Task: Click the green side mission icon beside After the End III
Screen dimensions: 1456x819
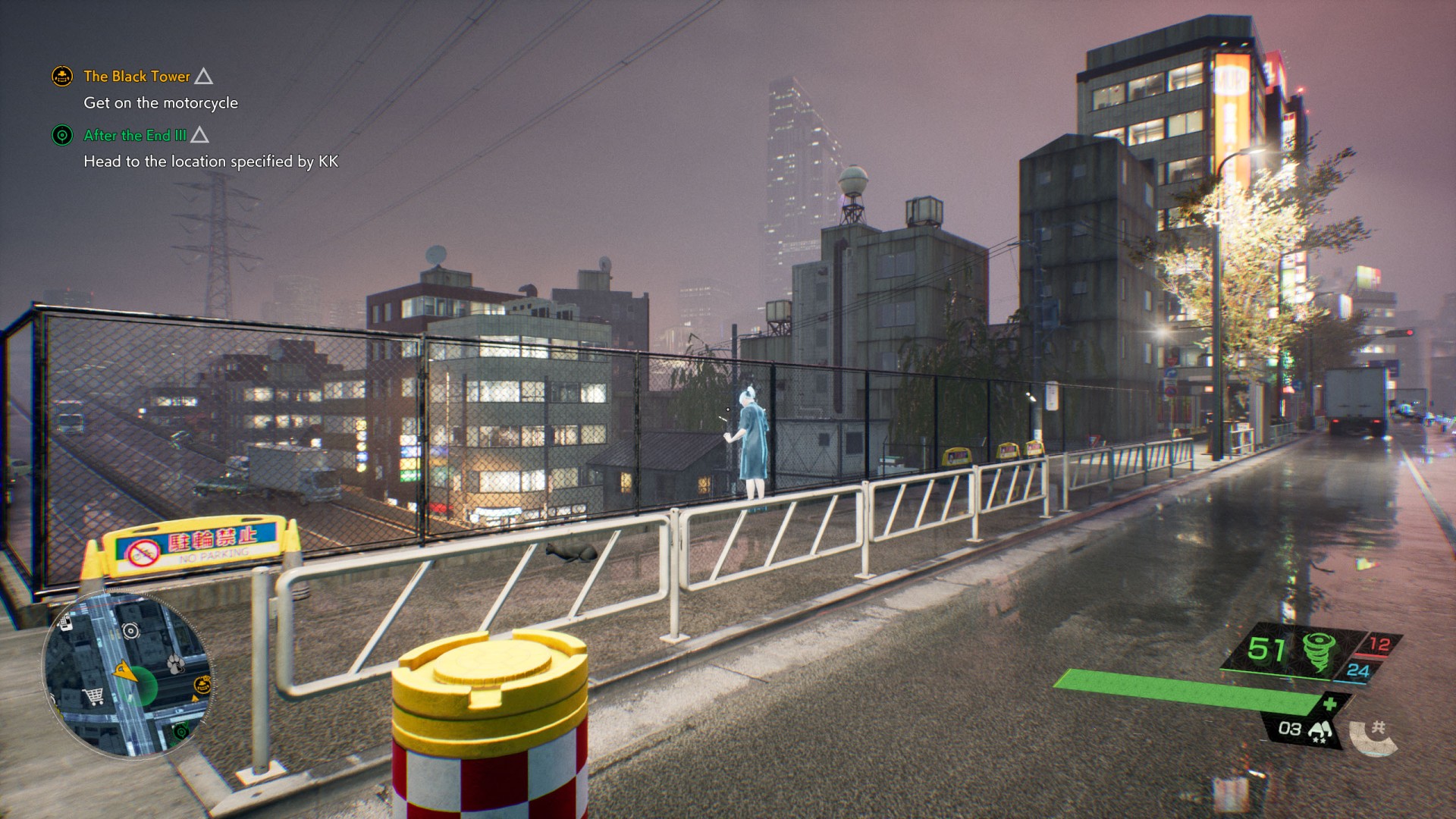Action: tap(62, 135)
